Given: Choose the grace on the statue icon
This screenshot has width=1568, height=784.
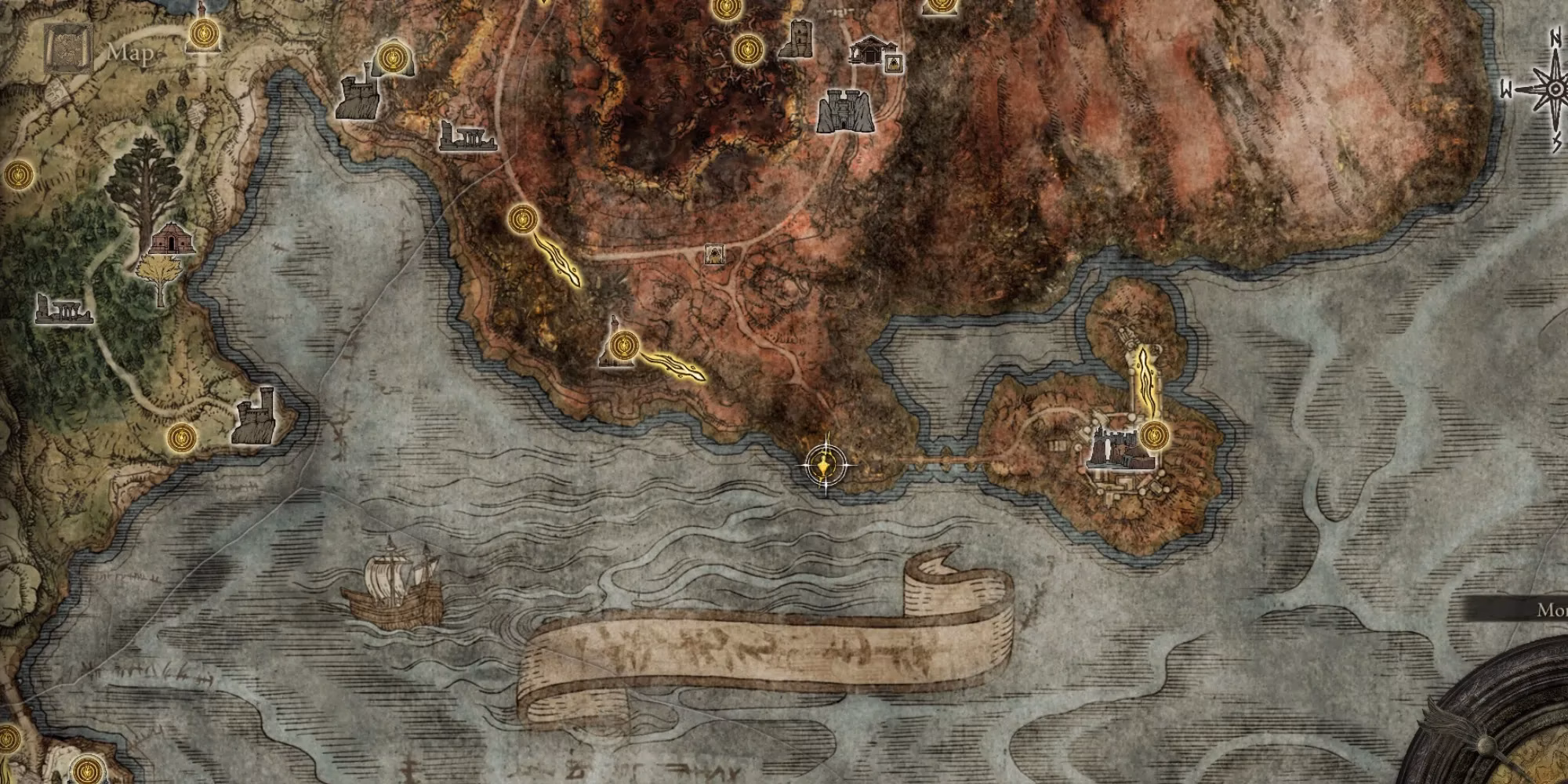Looking at the screenshot, I should coord(623,343).
